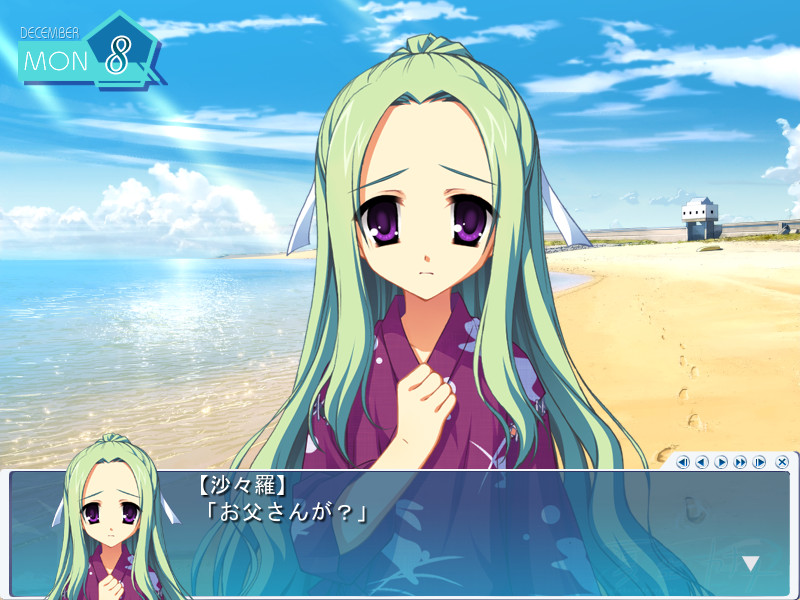Click the single left-arrow back button
Image resolution: width=800 pixels, height=600 pixels.
tap(702, 462)
